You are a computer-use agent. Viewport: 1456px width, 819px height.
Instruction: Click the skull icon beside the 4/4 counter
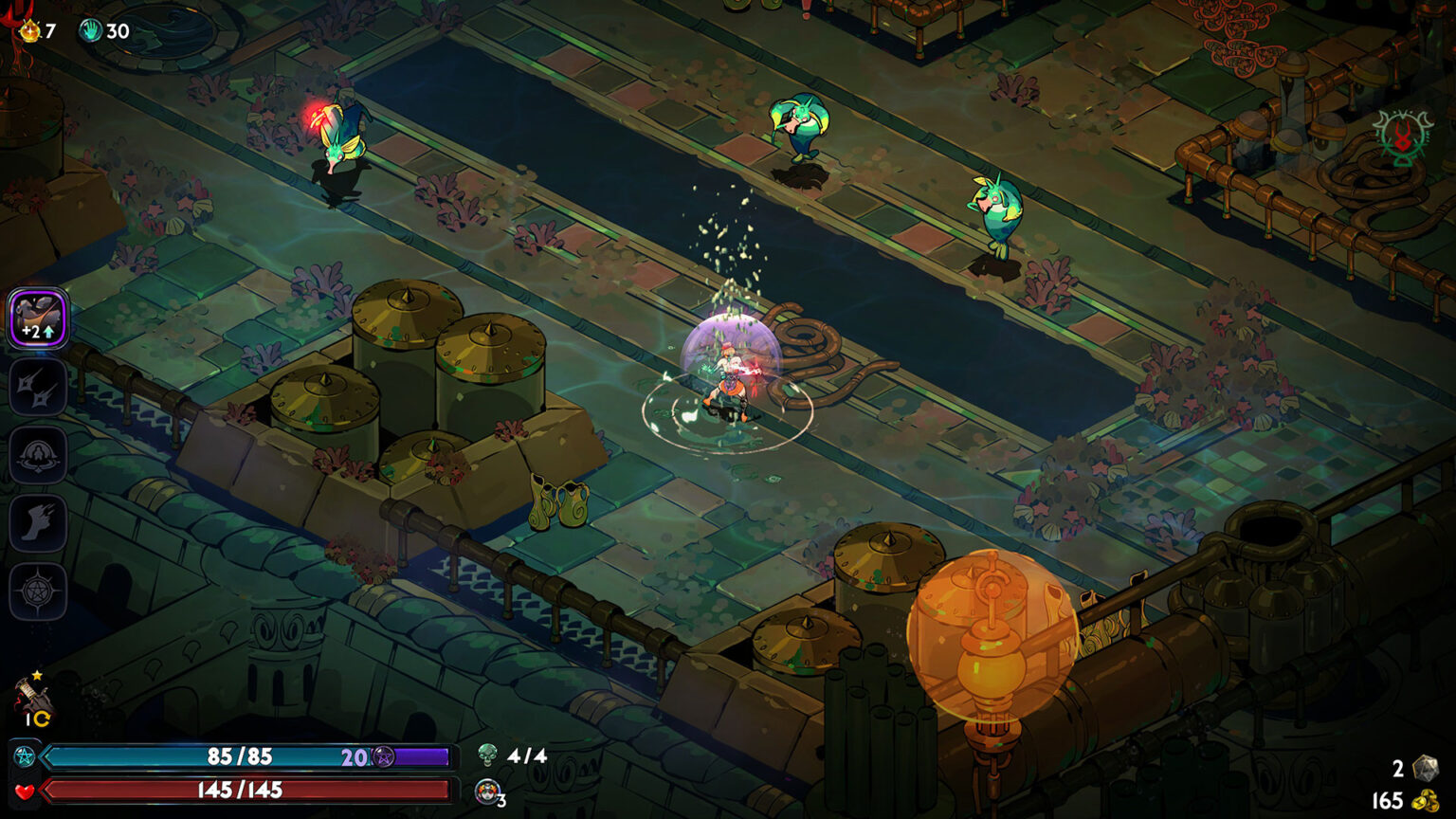point(489,755)
